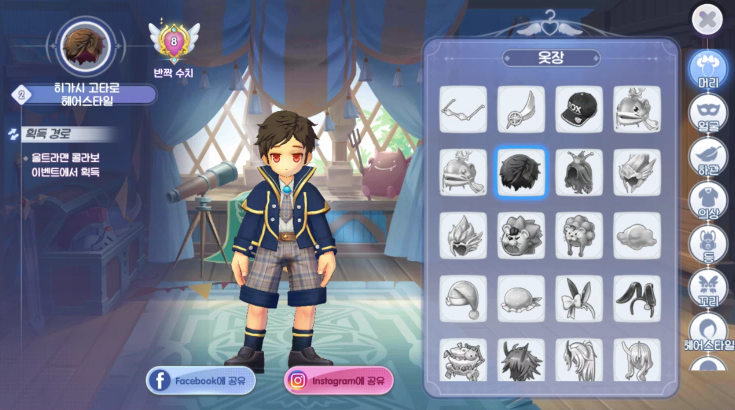Screen dimensions: 735x410
Task: Choose the crab hat item
Action: [x=463, y=360]
